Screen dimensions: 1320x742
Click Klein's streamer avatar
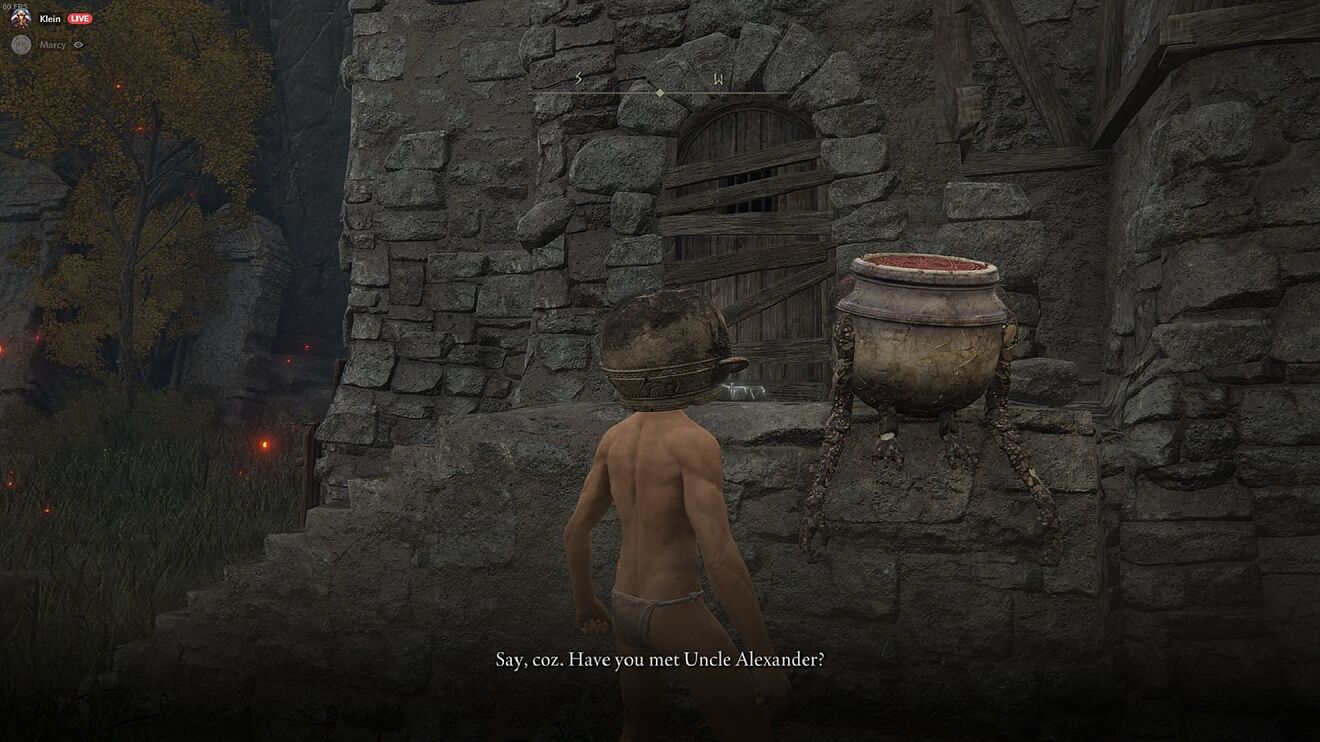[x=20, y=17]
